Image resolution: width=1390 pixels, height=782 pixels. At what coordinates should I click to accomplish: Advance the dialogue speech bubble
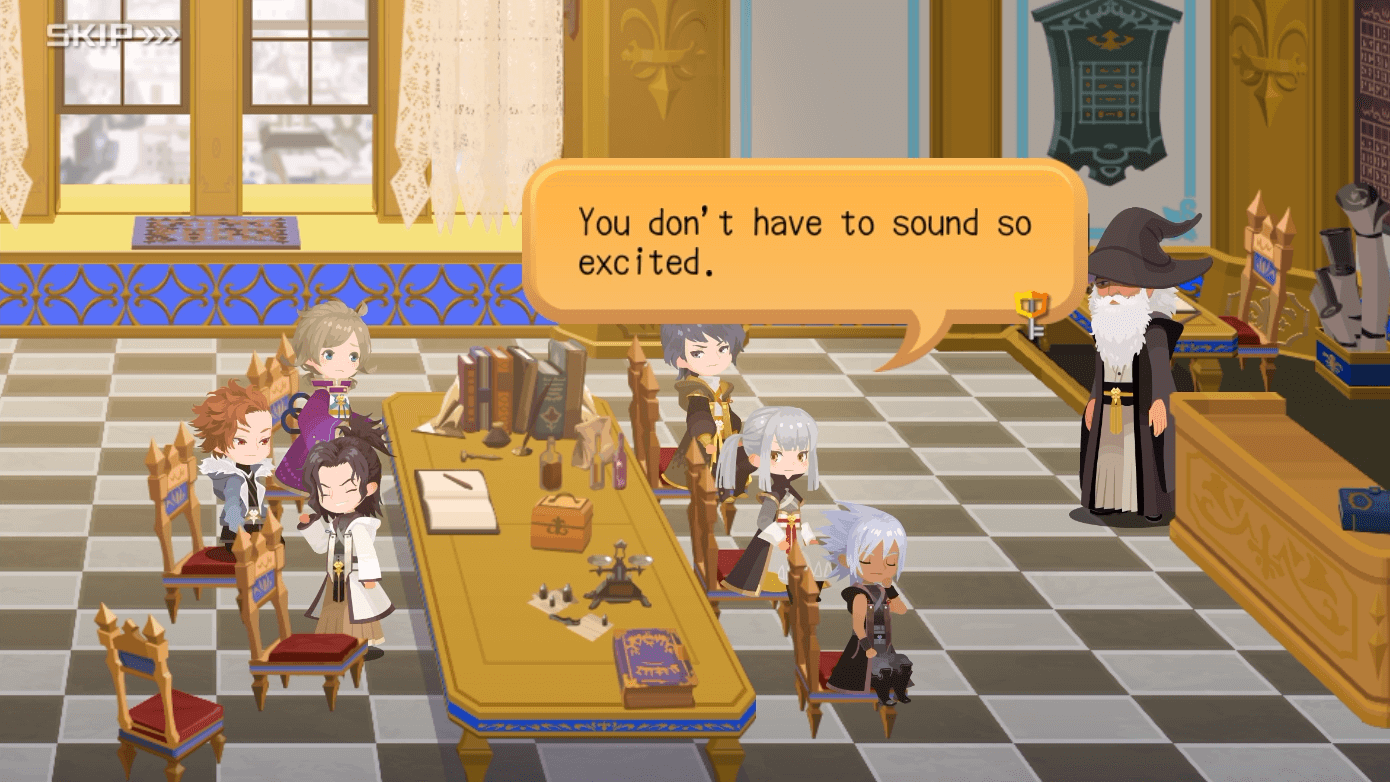click(x=805, y=243)
